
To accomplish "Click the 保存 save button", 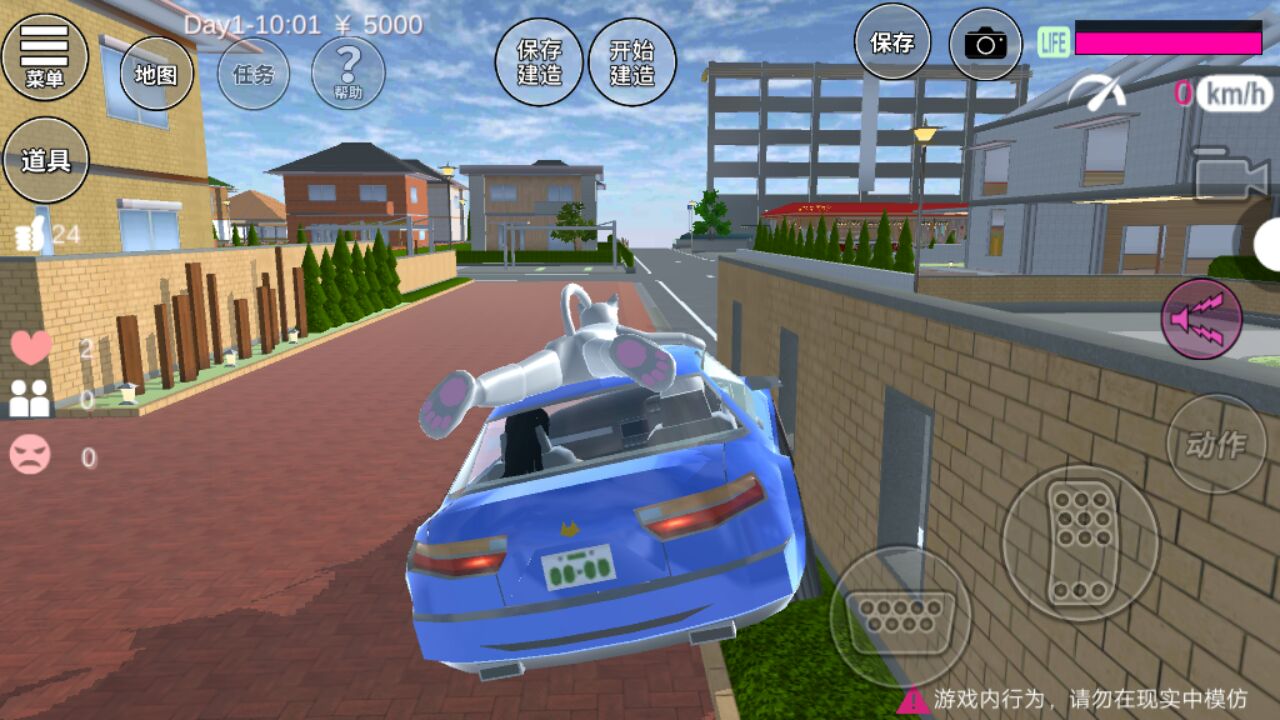I will pos(892,43).
